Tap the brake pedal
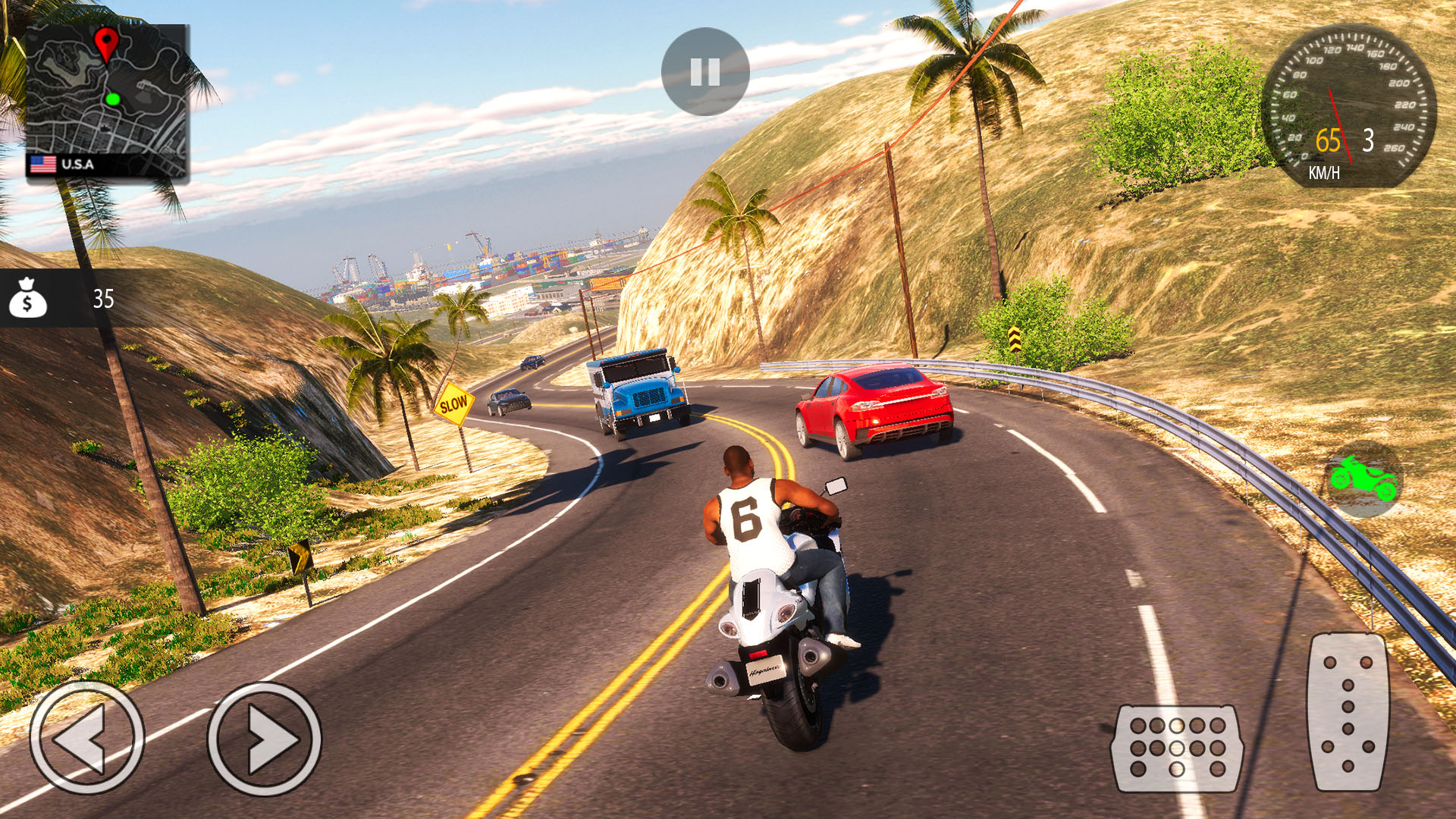The image size is (1456, 819). pyautogui.click(x=1177, y=748)
